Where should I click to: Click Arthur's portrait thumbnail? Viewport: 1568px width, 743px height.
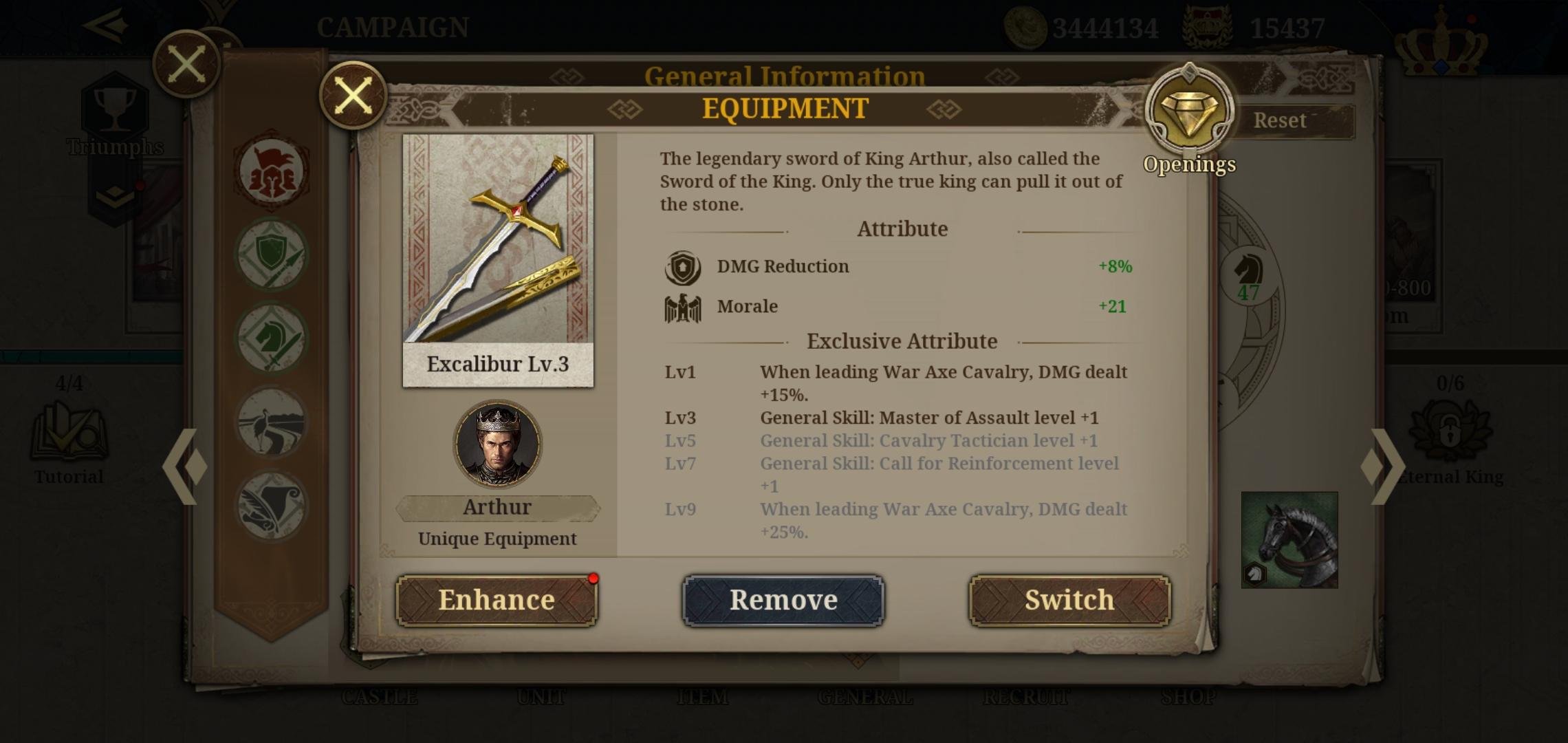[x=497, y=446]
